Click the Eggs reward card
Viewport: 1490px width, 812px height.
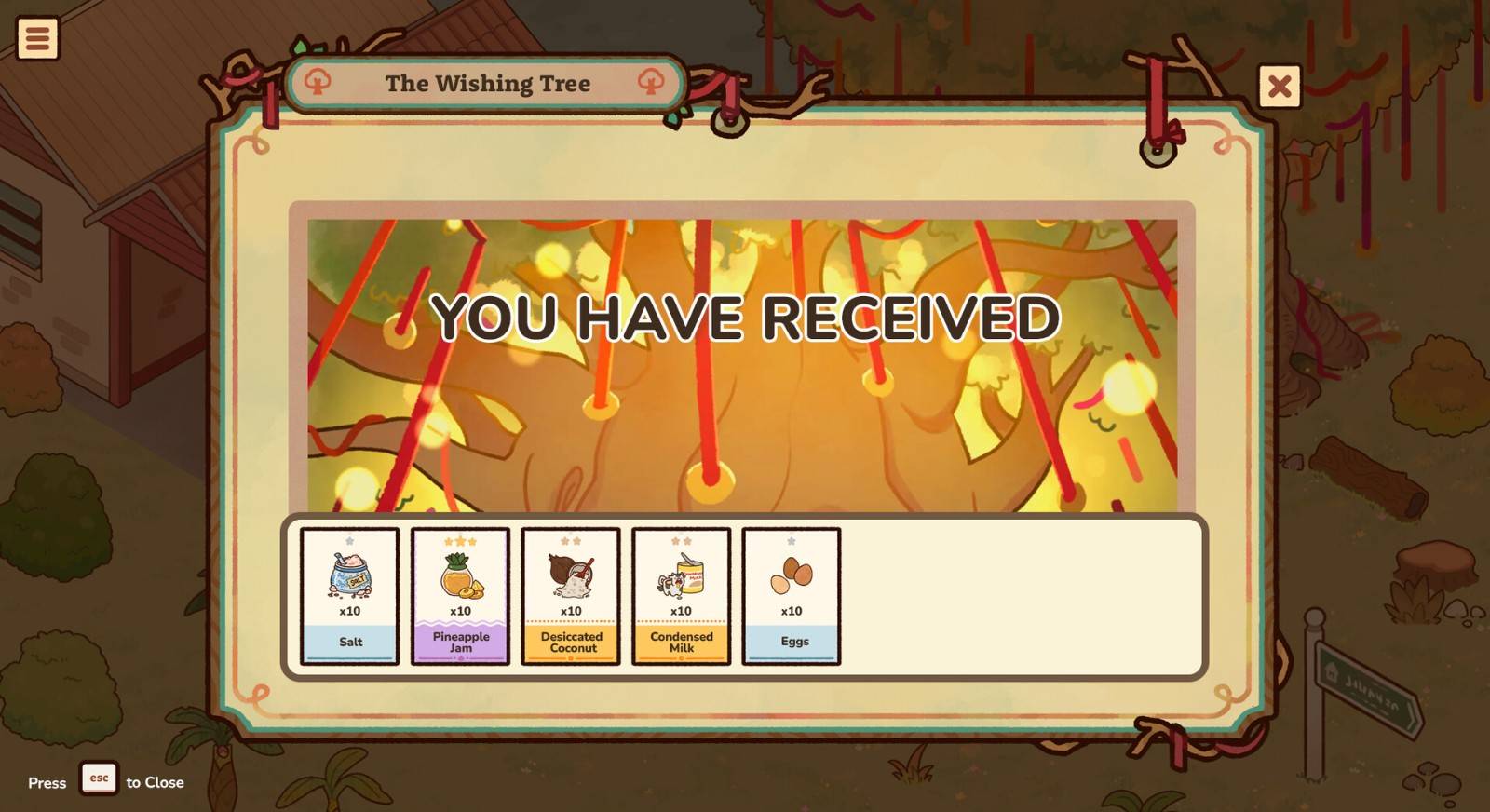pos(791,596)
